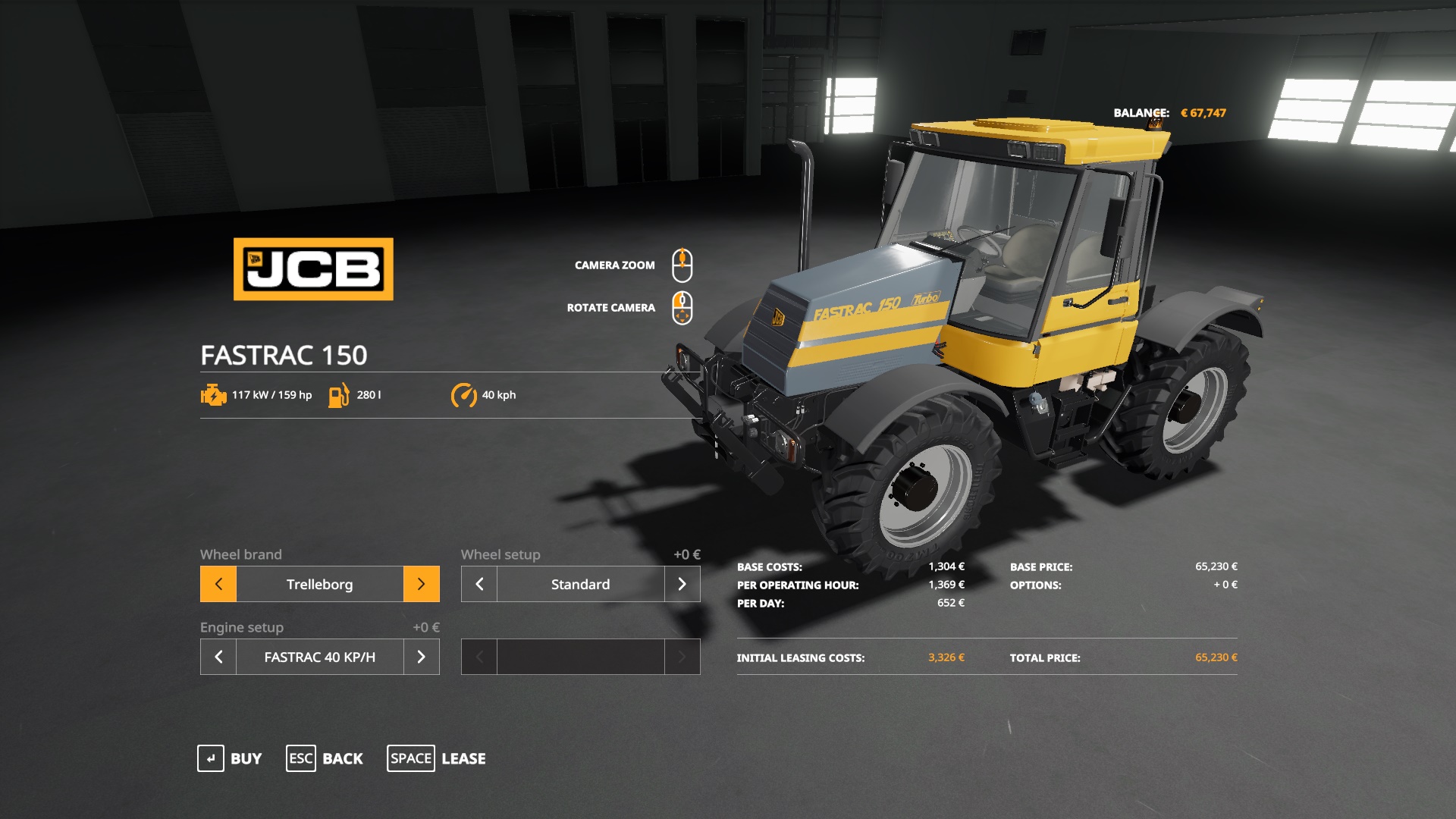1456x819 pixels.
Task: Open the Standard wheel setup option
Action: pyautogui.click(x=579, y=584)
